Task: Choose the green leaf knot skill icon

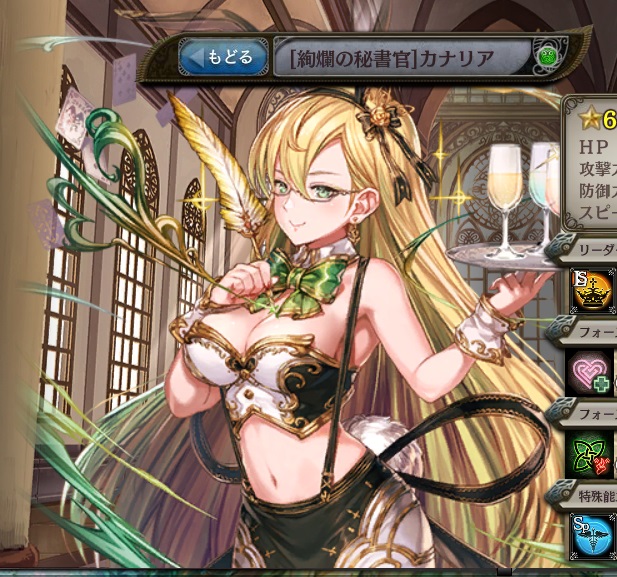Action: (x=592, y=453)
